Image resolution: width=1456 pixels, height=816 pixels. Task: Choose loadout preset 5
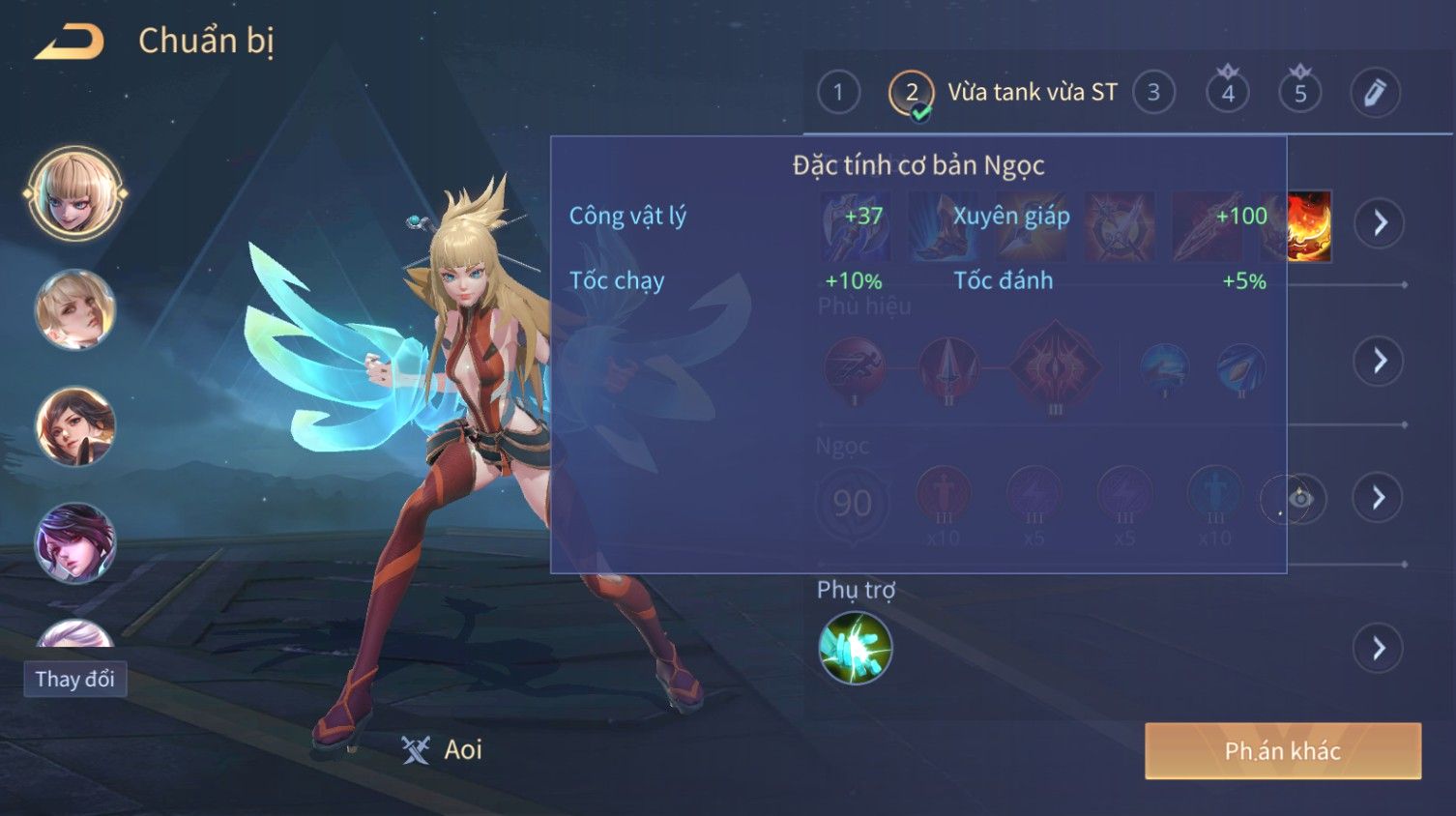(x=1300, y=93)
